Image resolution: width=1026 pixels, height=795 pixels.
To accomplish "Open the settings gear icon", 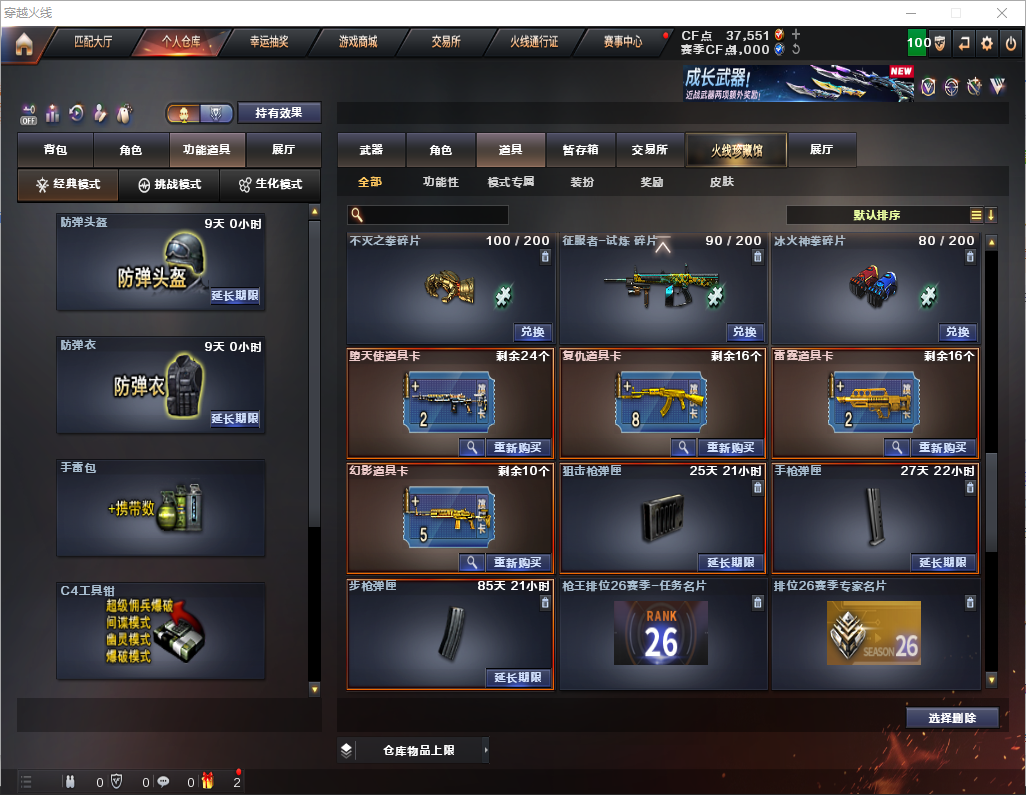I will point(987,43).
